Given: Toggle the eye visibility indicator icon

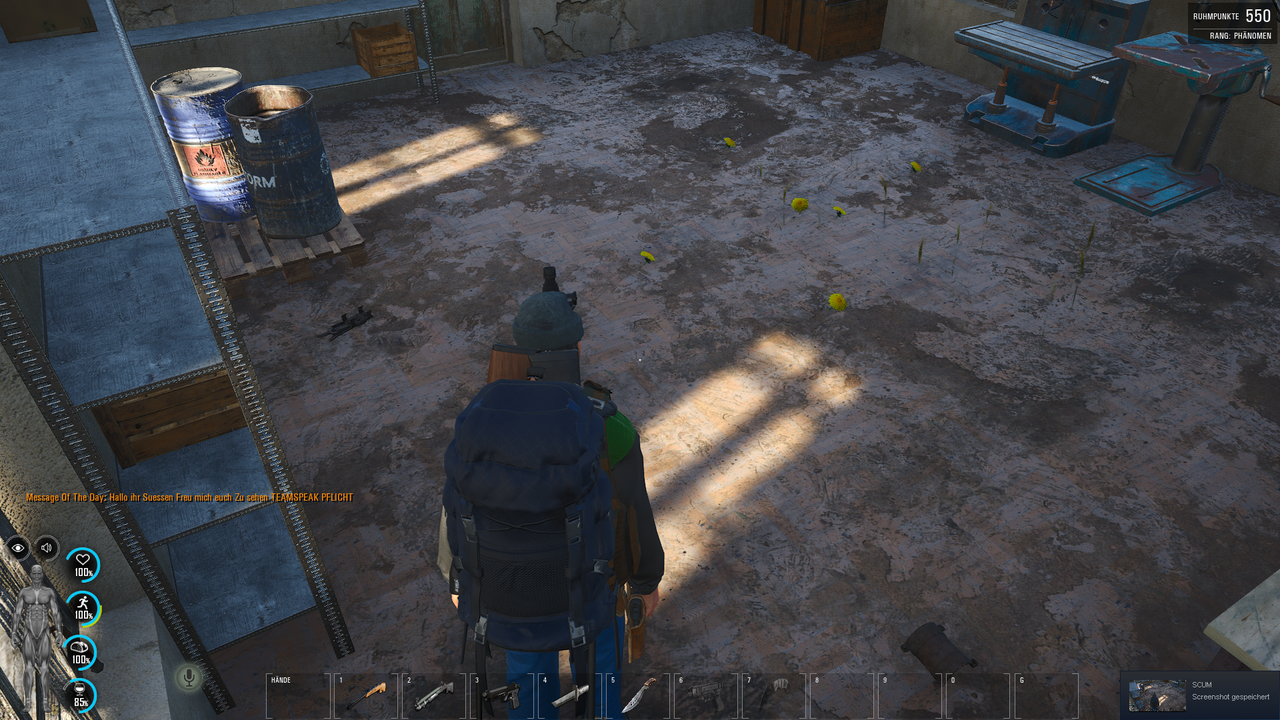Looking at the screenshot, I should [x=18, y=547].
